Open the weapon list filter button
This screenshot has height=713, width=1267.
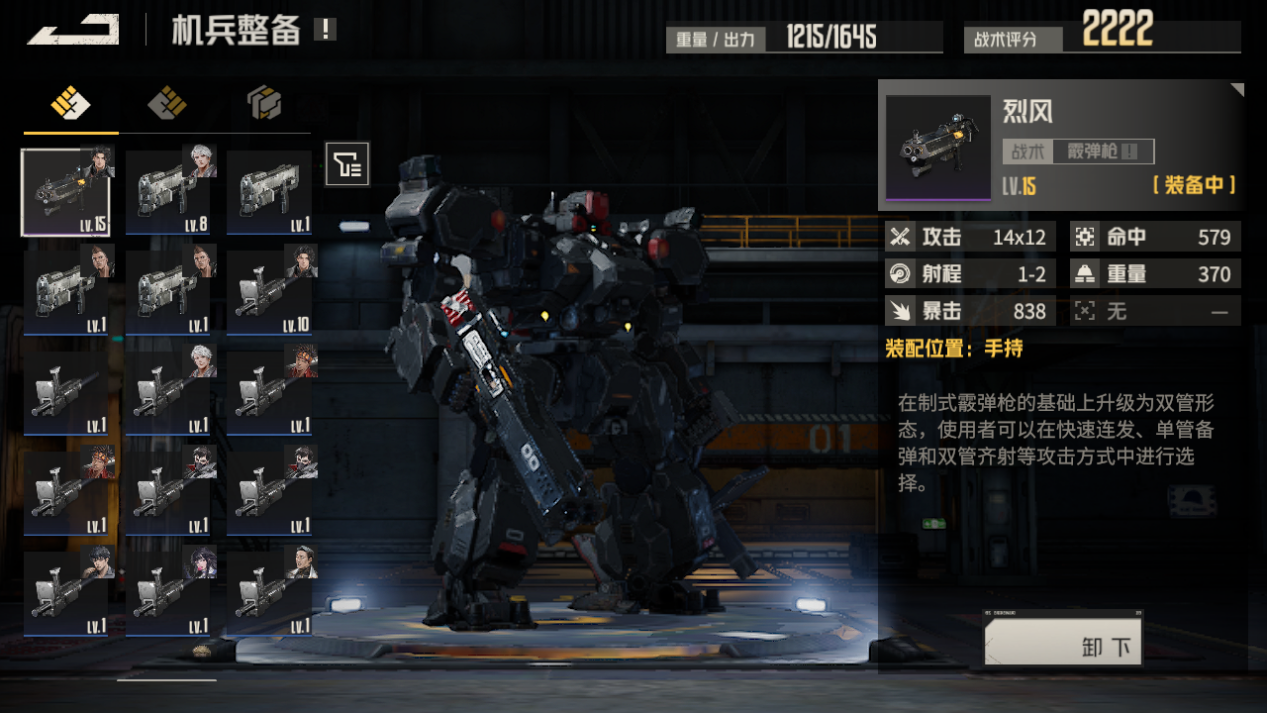[x=347, y=164]
